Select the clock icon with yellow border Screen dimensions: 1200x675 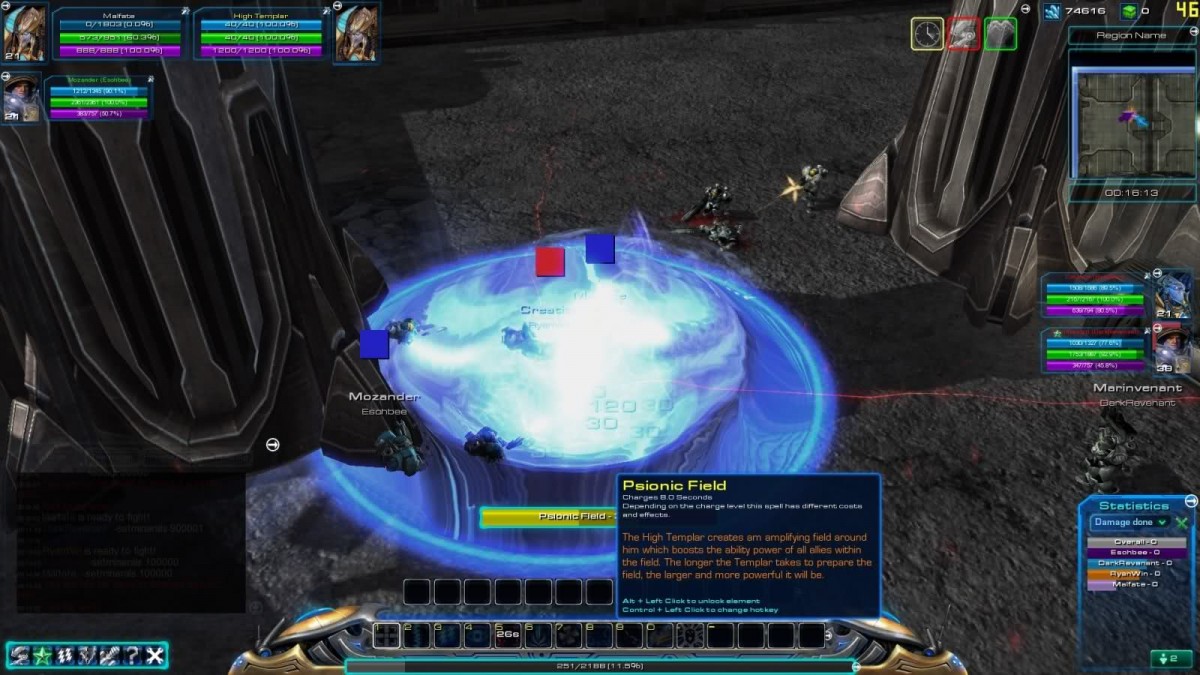[927, 34]
